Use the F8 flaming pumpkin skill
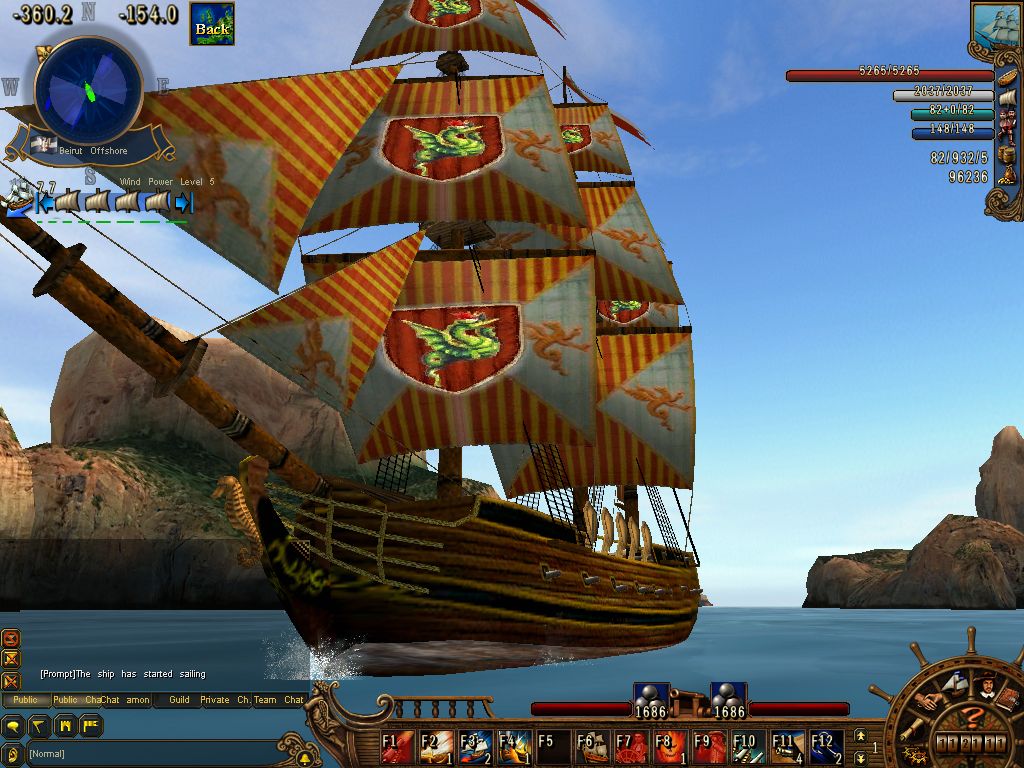This screenshot has height=768, width=1024. 670,747
